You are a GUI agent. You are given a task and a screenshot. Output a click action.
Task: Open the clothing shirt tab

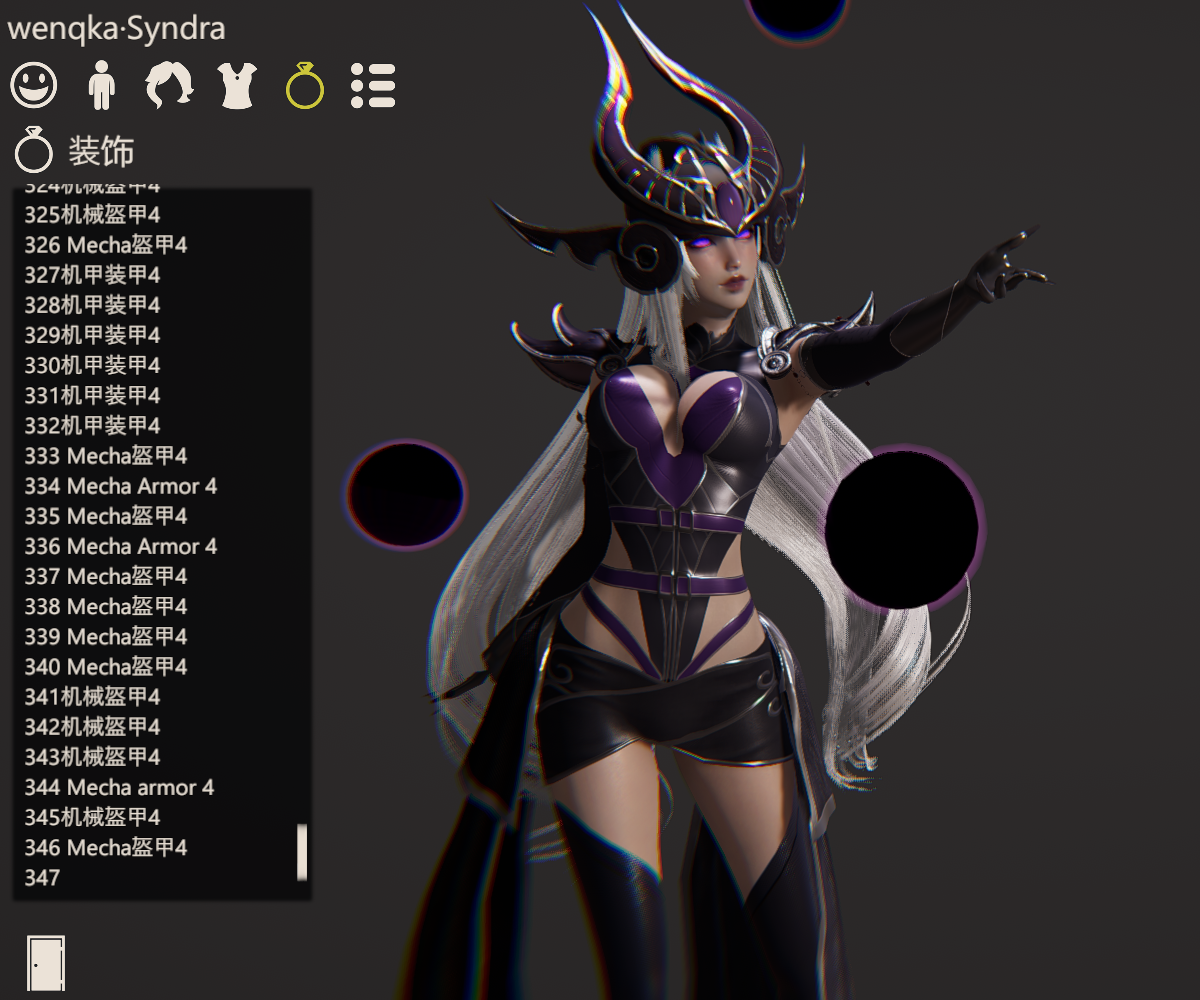238,85
